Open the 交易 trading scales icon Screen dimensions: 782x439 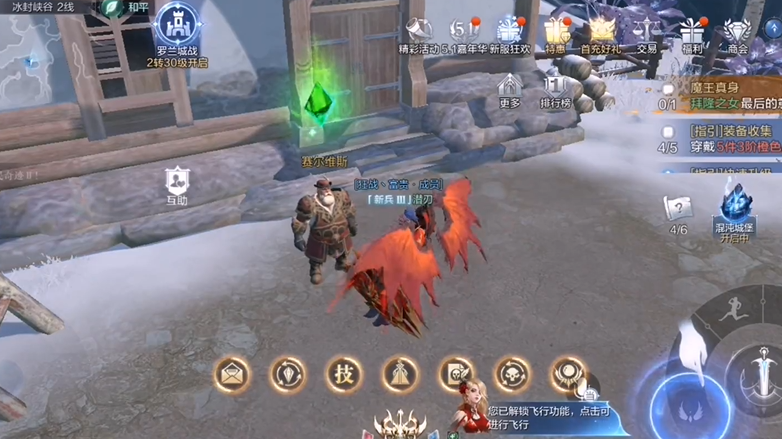(647, 32)
